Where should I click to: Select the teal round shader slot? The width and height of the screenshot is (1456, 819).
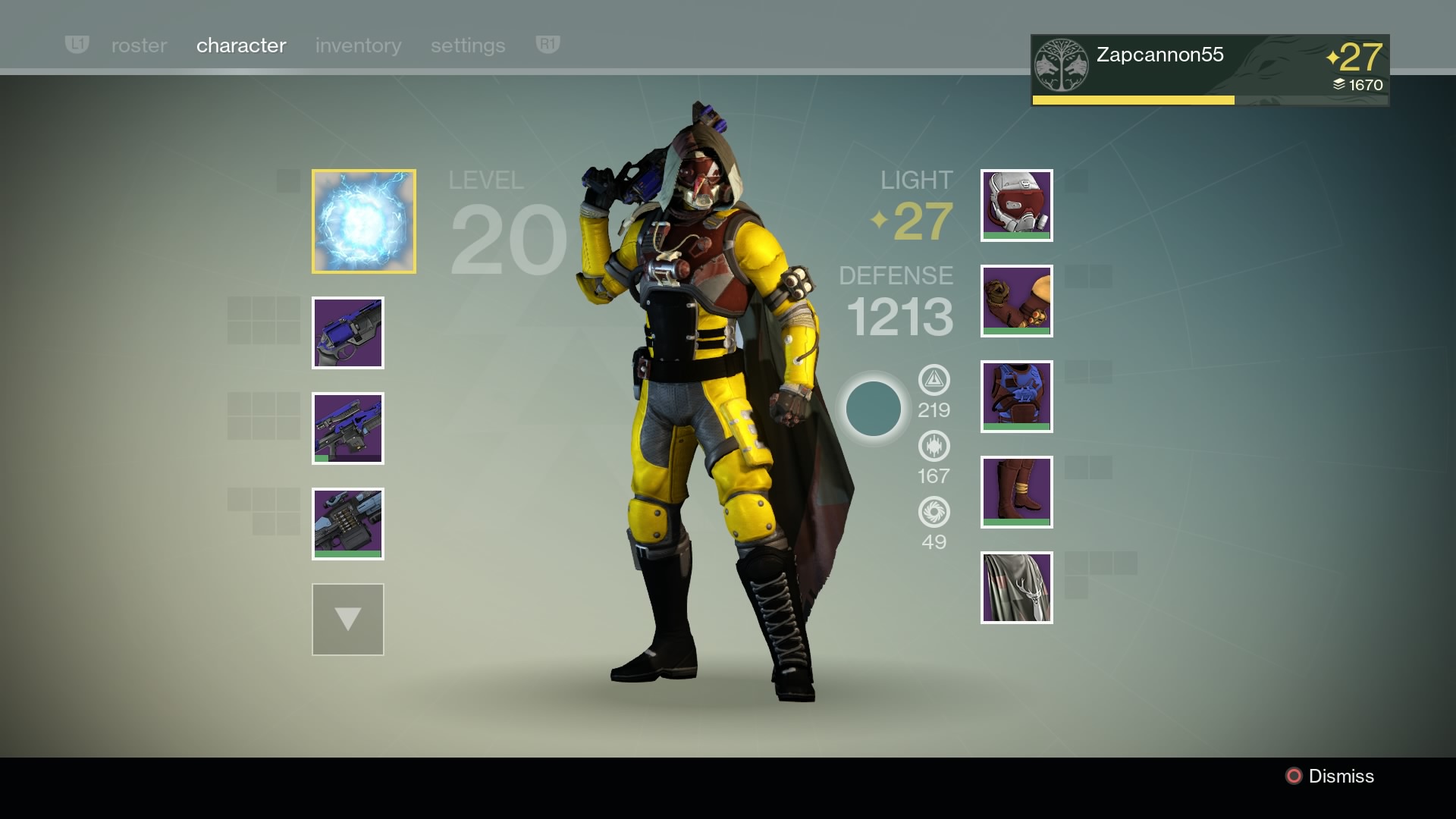873,409
